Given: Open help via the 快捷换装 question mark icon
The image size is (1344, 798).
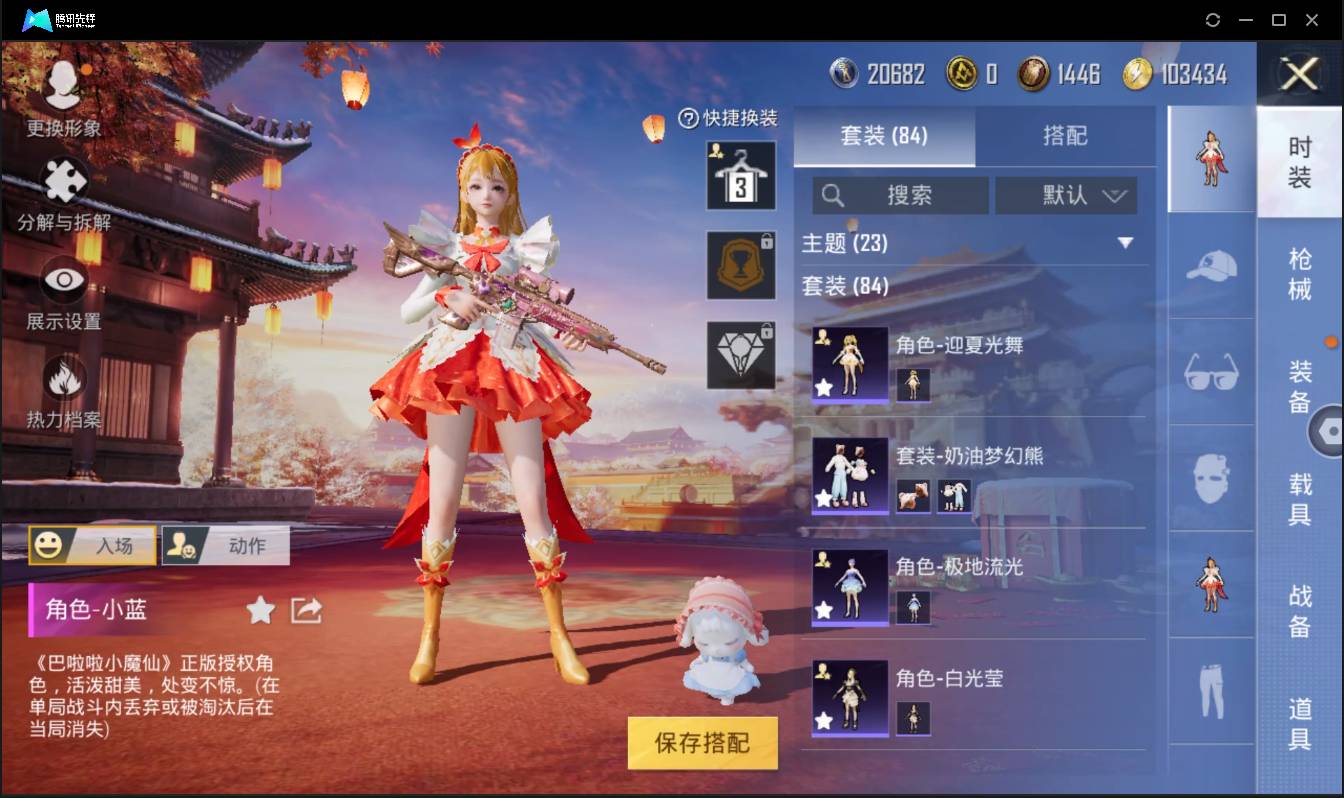Looking at the screenshot, I should (689, 118).
